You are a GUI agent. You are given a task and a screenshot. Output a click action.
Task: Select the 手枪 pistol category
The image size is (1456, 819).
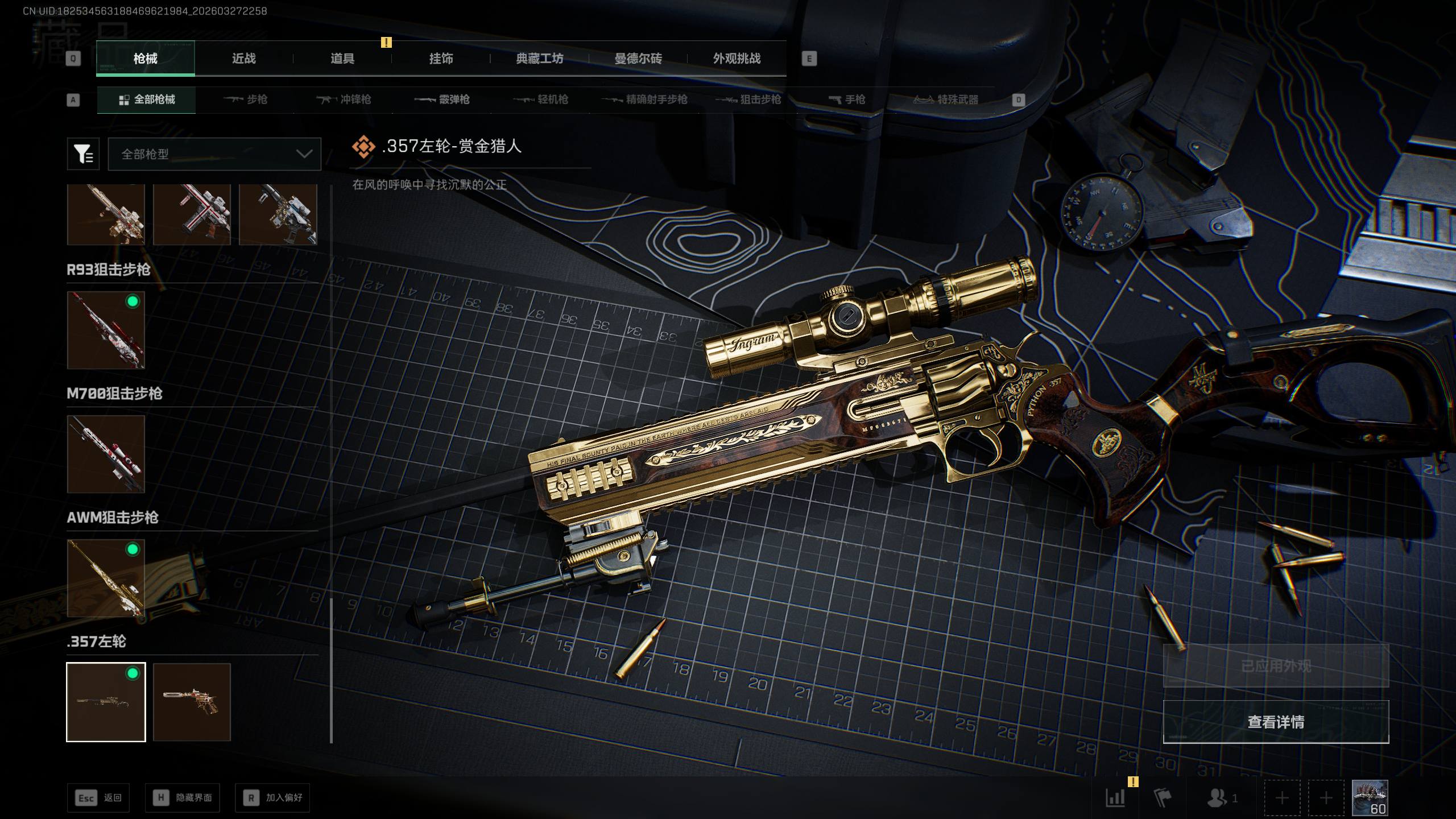pos(847,100)
